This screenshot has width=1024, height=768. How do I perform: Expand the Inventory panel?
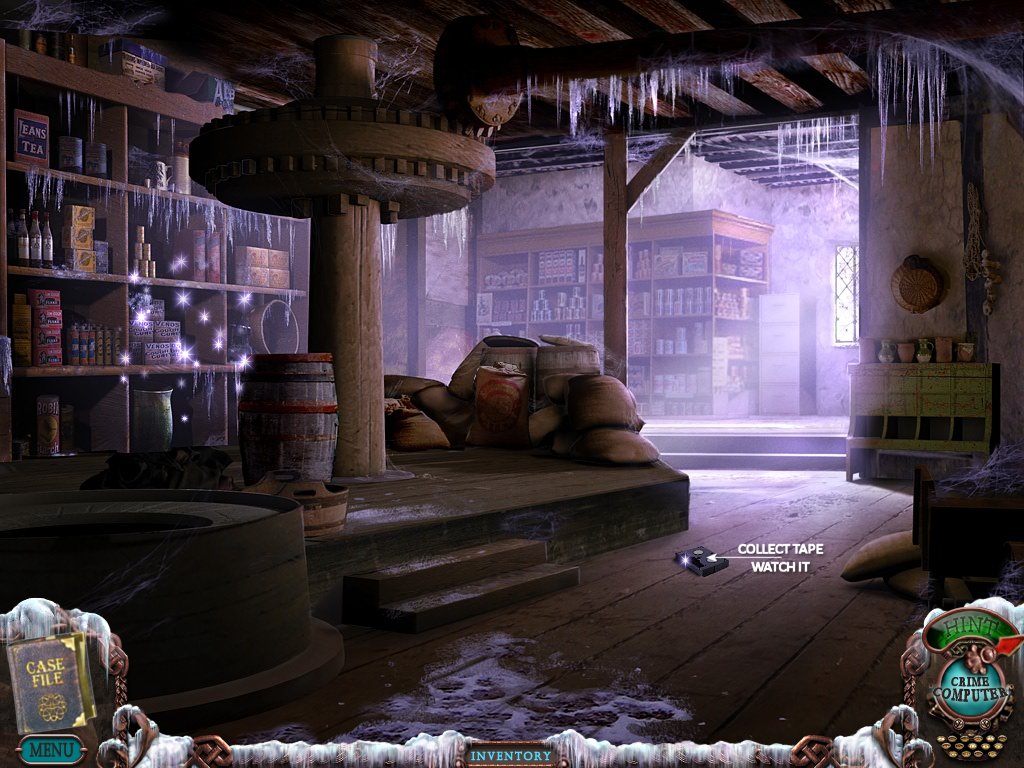pos(511,755)
